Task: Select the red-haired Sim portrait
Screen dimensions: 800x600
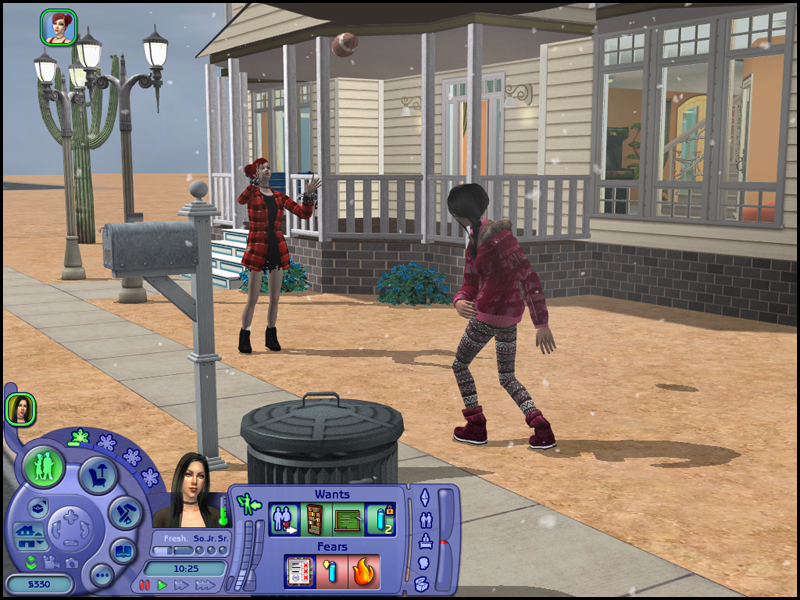Action: click(59, 27)
